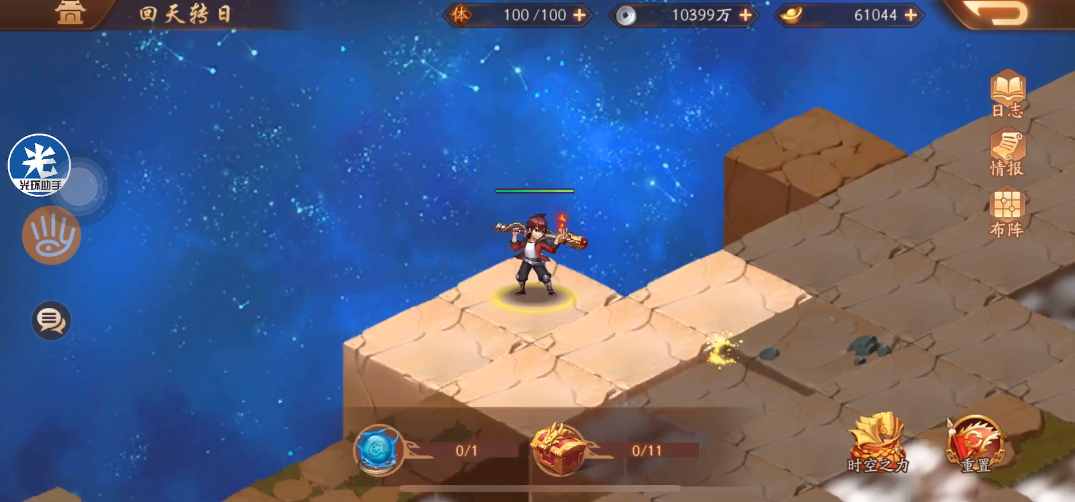
Task: Open the 日志 journal book icon
Action: (x=1007, y=92)
